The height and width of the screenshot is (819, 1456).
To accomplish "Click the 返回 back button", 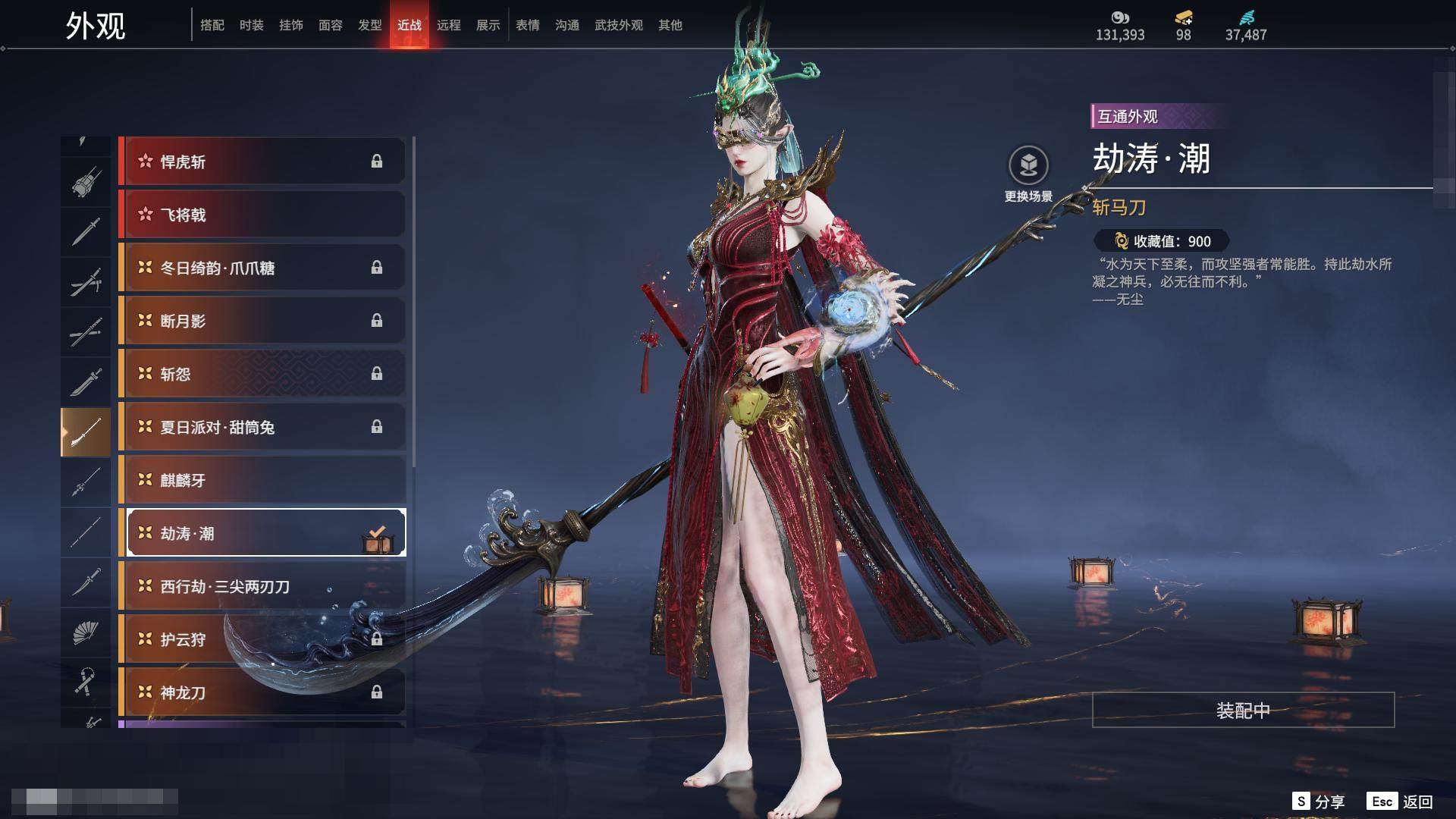I will pos(1417,802).
